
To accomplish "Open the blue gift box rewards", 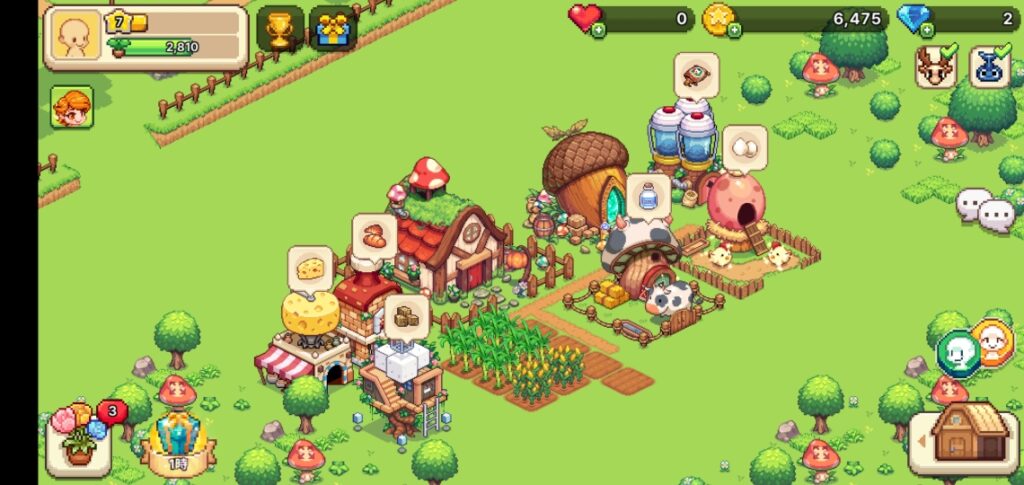I will [333, 29].
